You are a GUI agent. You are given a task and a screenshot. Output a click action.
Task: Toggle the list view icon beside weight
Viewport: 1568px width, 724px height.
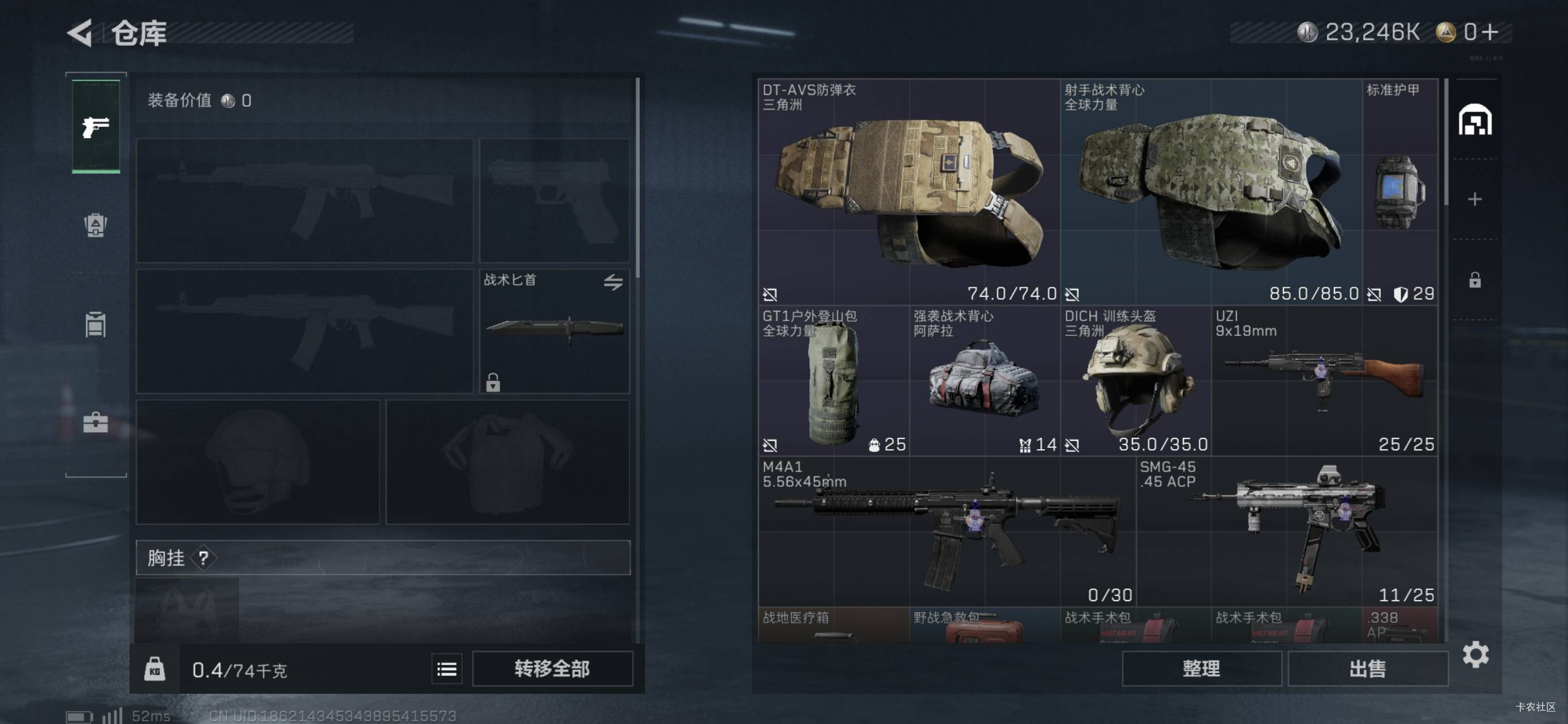point(446,669)
